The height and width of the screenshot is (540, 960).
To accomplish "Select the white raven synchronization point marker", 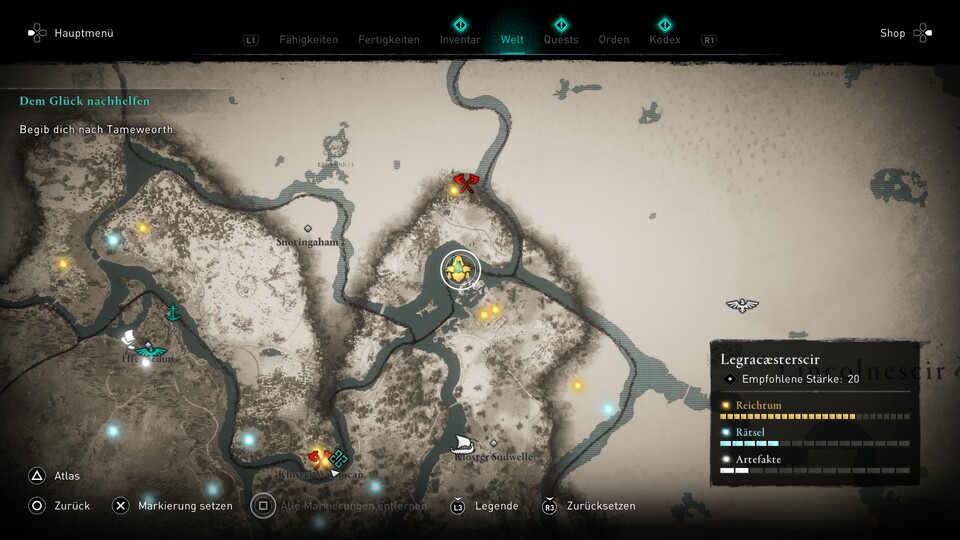I will coord(742,305).
